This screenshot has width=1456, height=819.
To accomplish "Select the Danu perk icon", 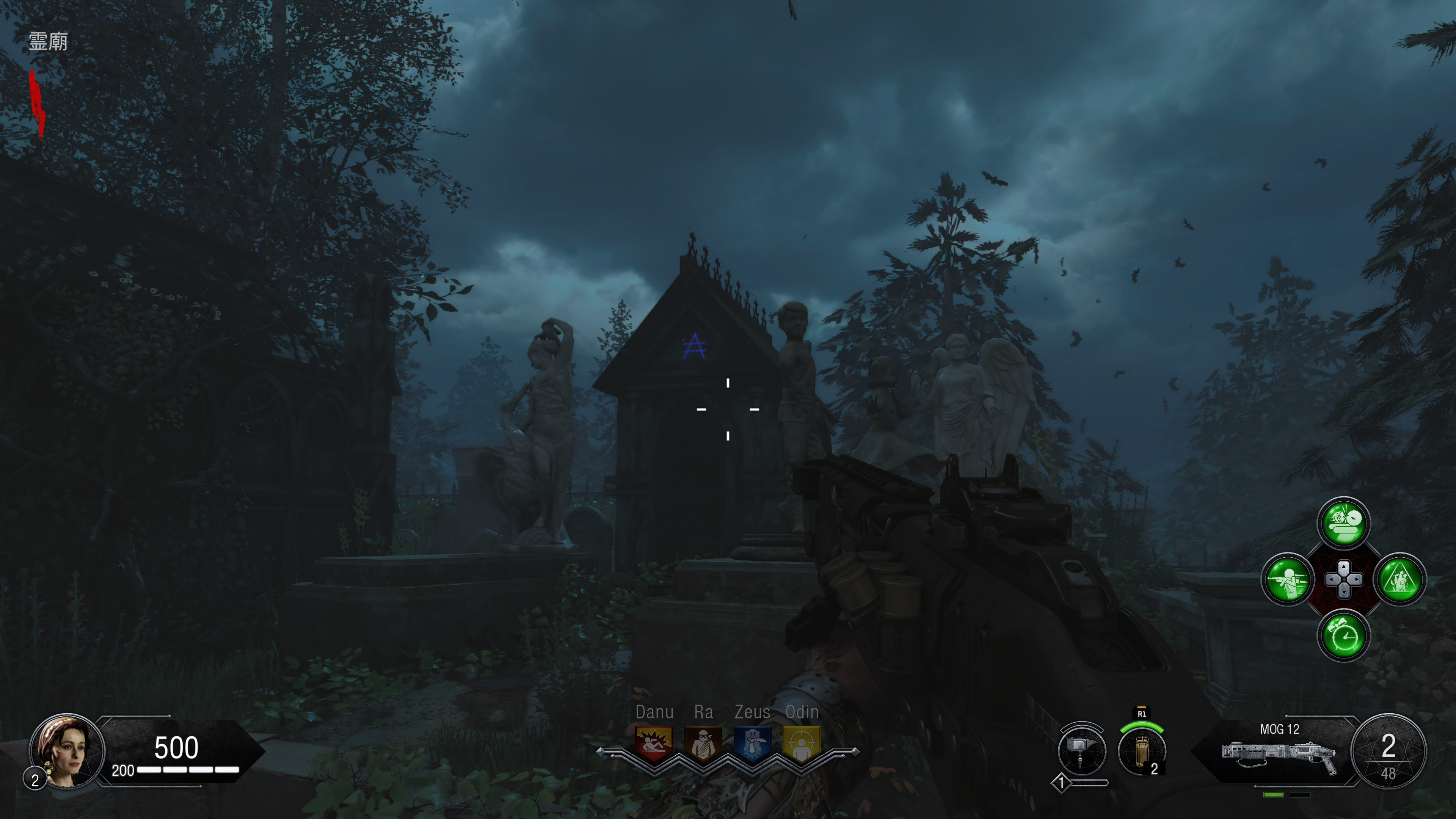I will point(654,743).
